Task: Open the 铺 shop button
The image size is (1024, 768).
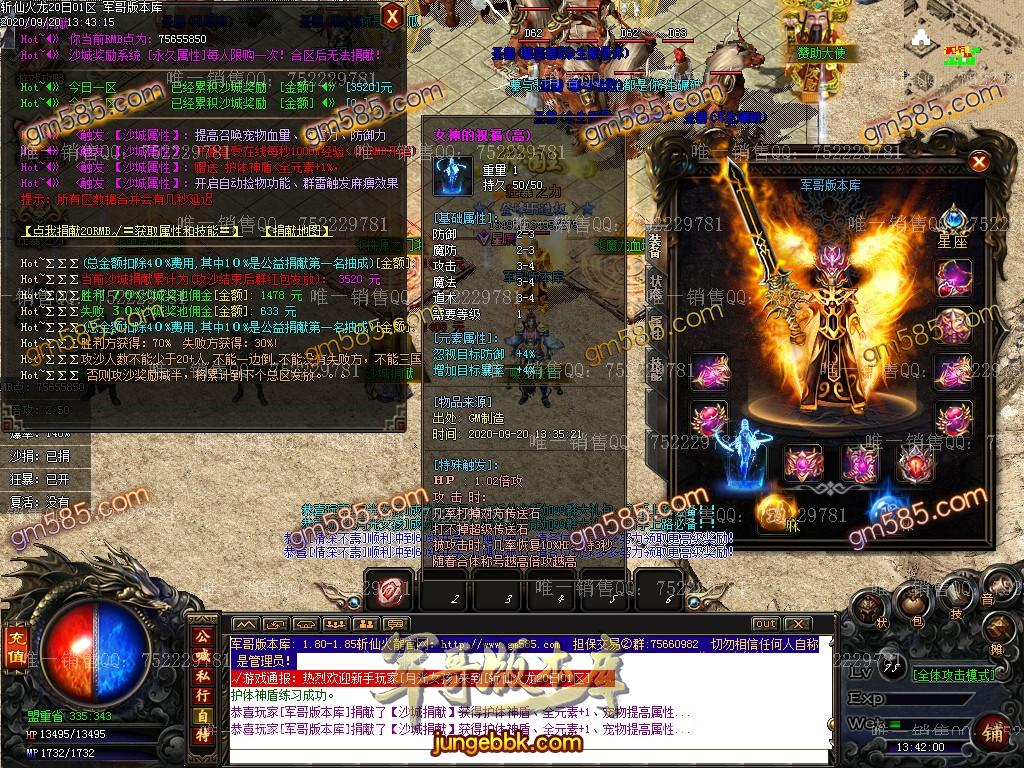Action: (993, 733)
